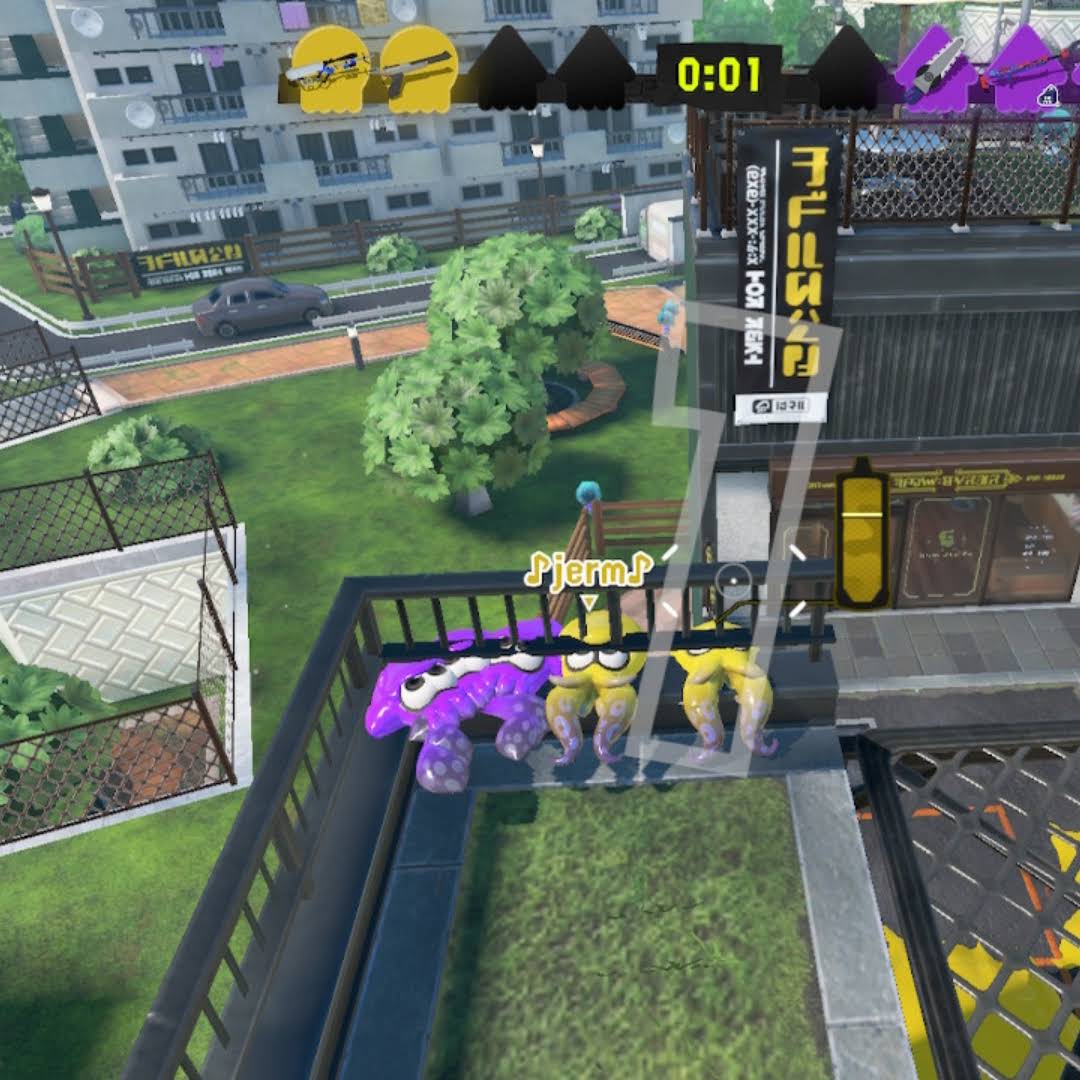Select the yellow teammate icon with grey gun

(x=419, y=68)
